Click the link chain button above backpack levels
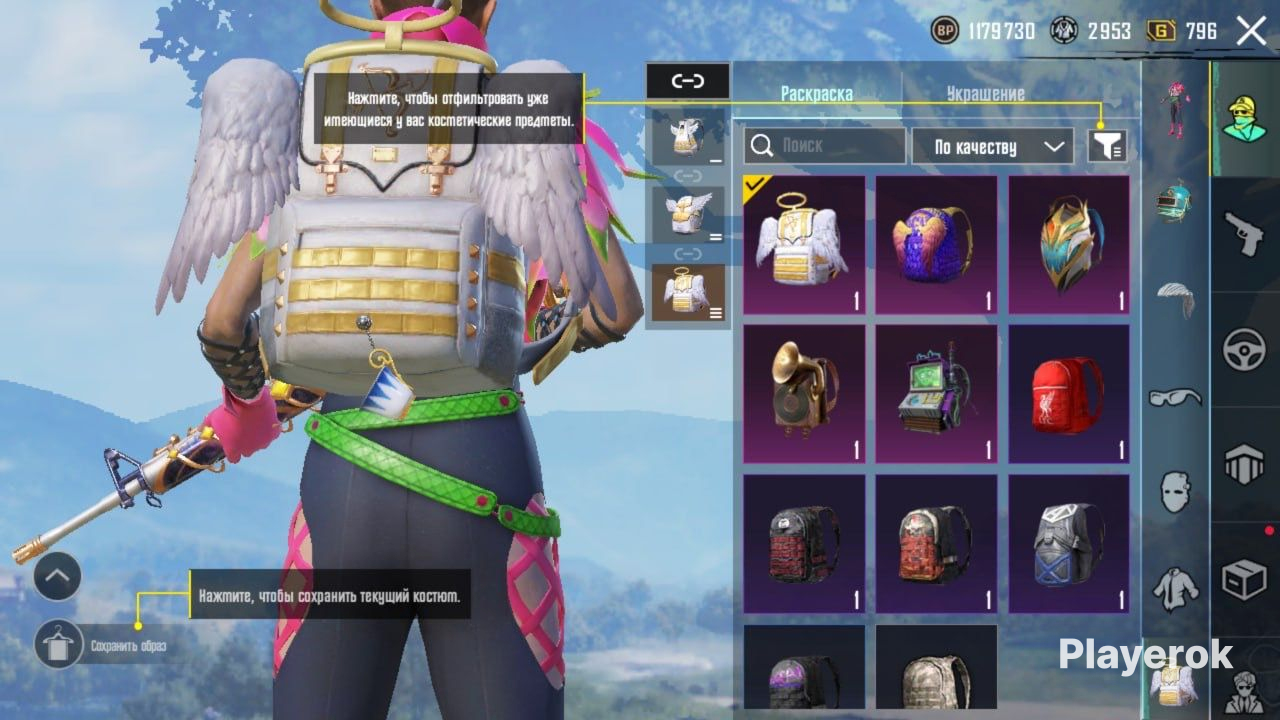The width and height of the screenshot is (1280, 720). pyautogui.click(x=688, y=81)
